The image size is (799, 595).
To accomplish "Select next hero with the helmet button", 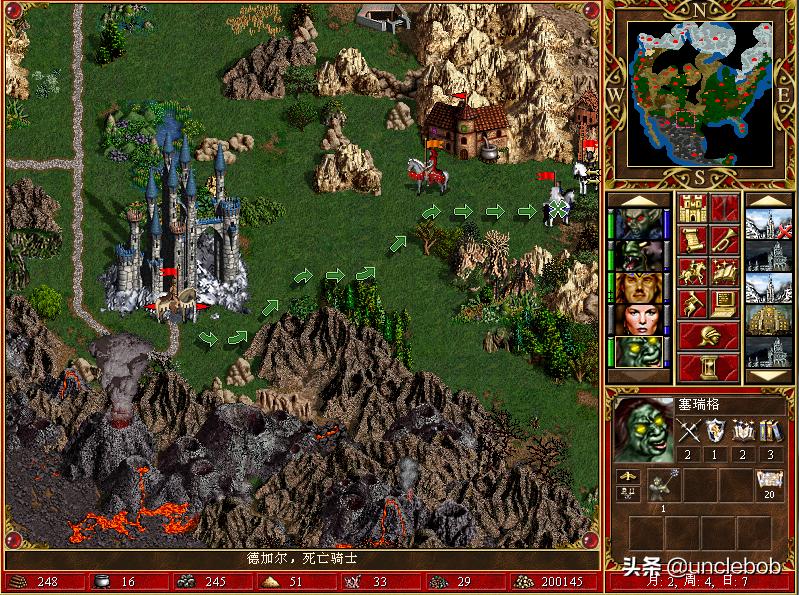I will point(708,336).
